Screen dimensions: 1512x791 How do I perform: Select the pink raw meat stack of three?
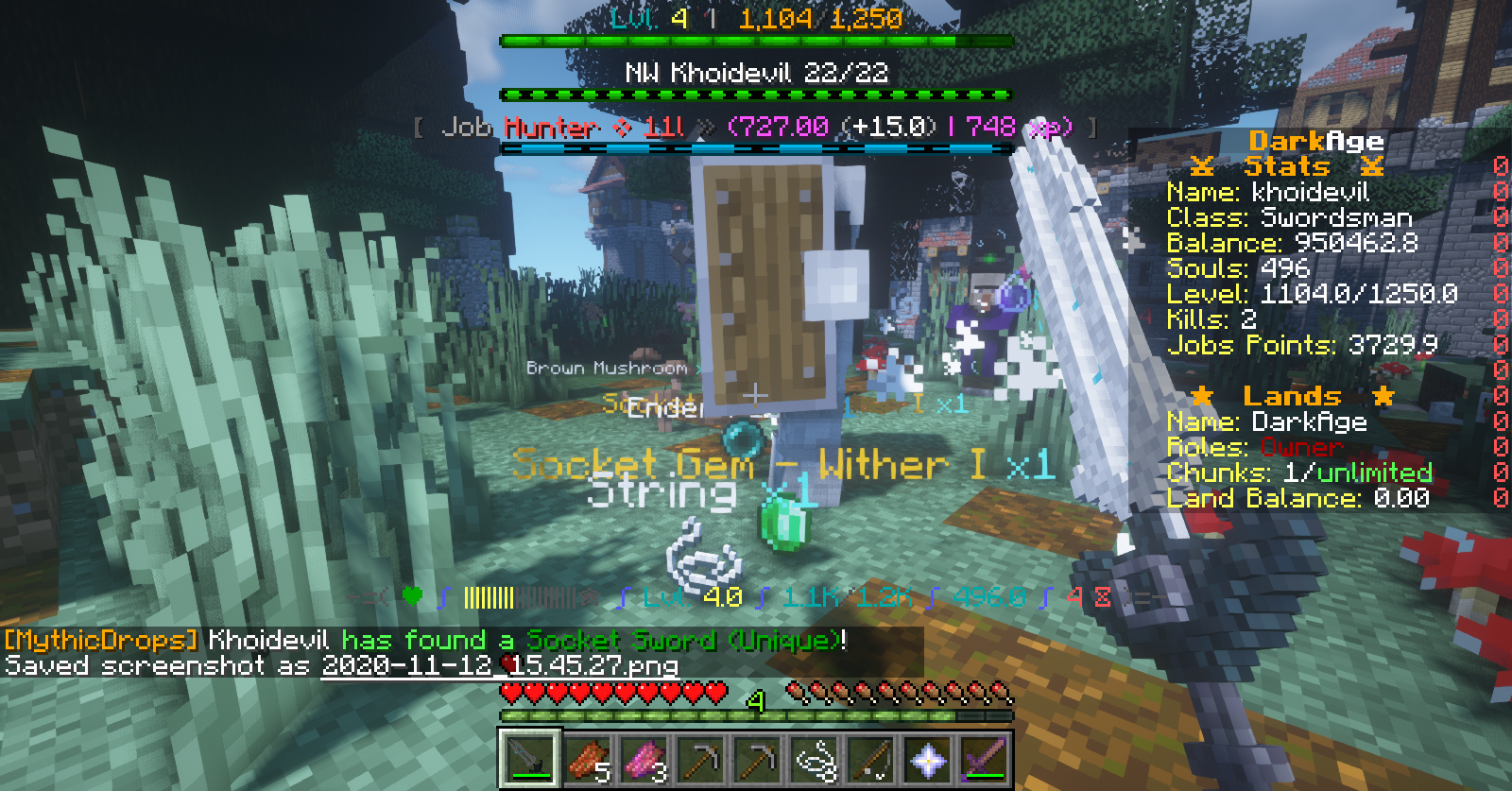tap(644, 758)
